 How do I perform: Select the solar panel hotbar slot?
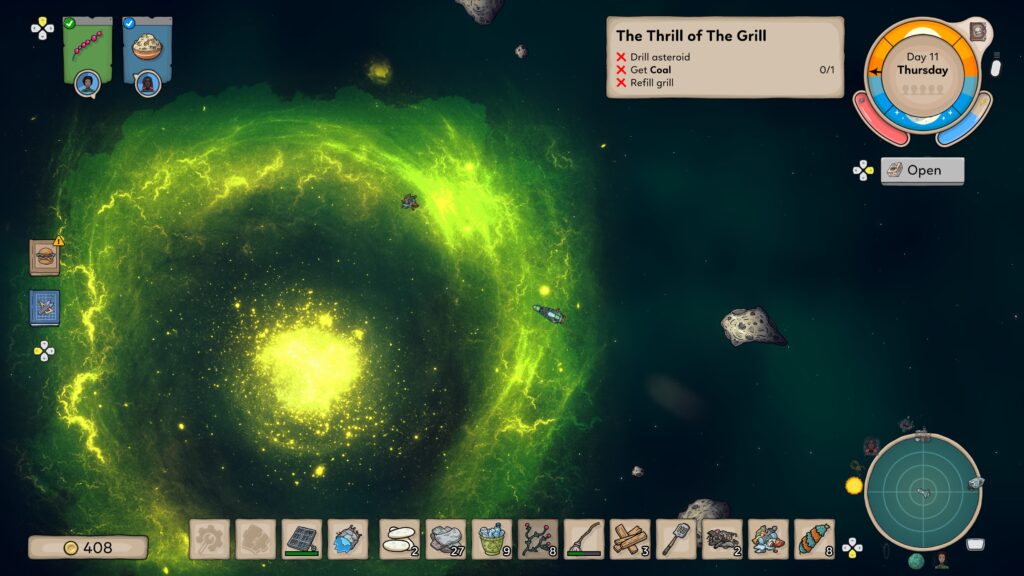coord(301,539)
